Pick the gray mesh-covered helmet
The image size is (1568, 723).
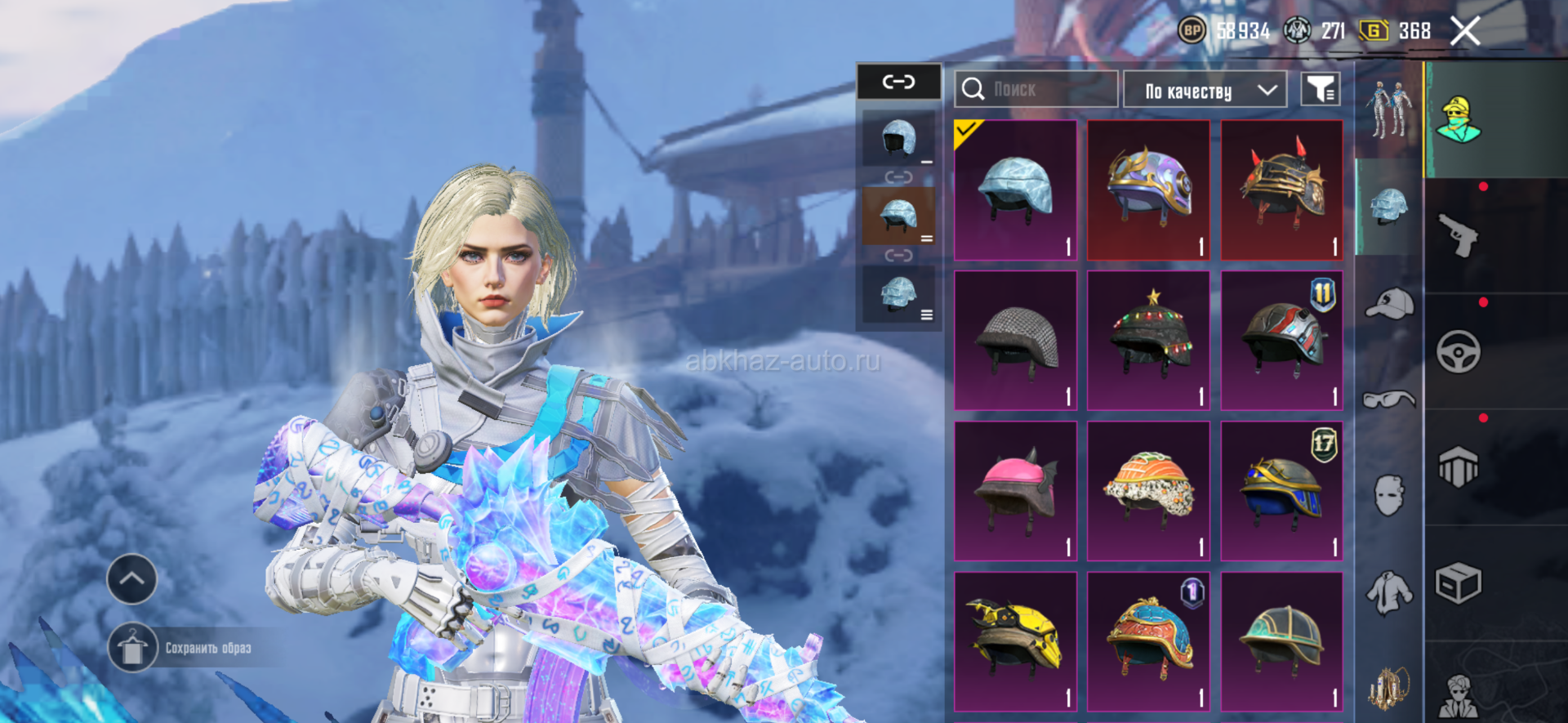(1015, 341)
